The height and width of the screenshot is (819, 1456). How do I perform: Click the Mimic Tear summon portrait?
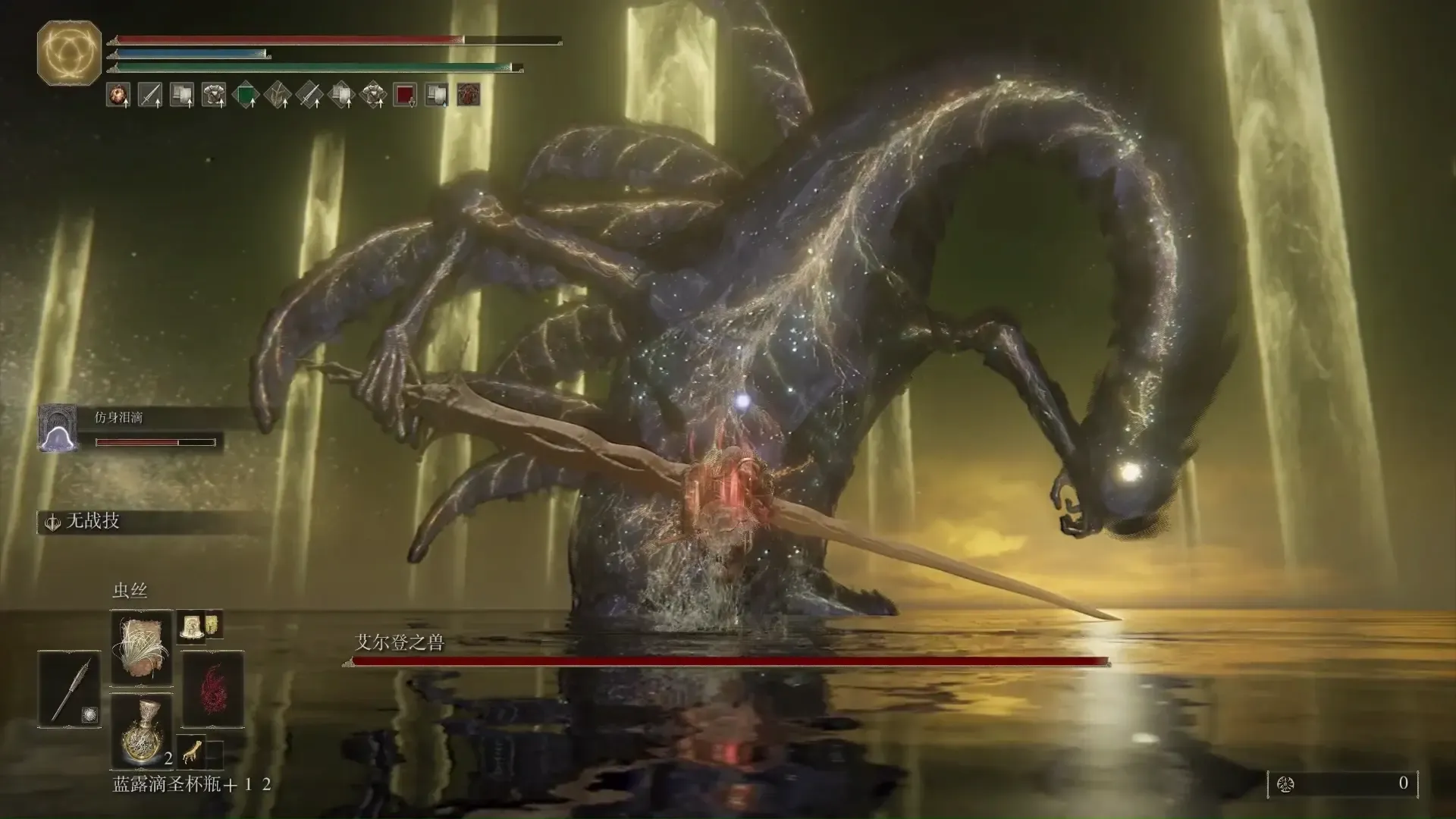58,428
